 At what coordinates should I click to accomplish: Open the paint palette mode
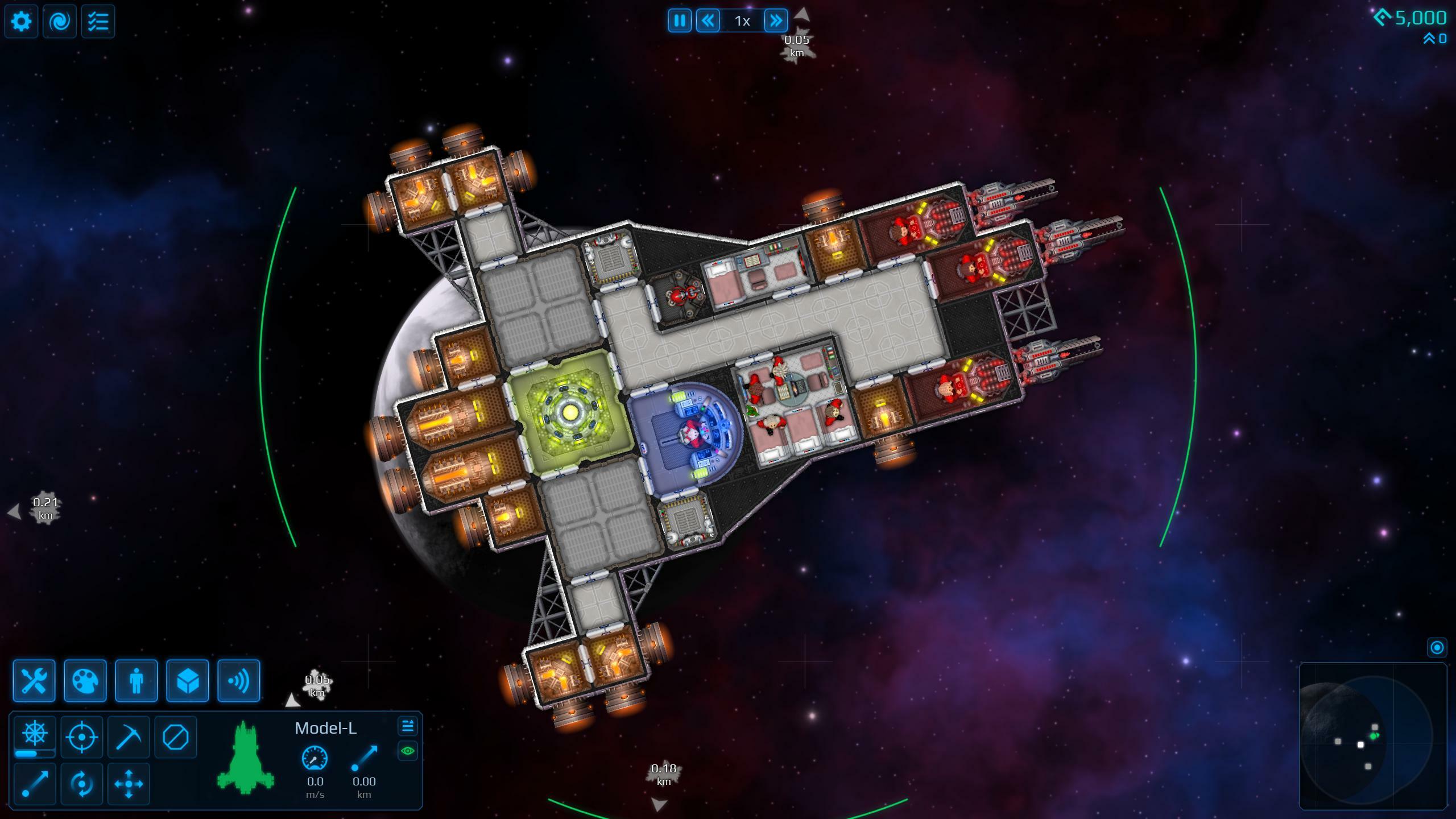[85, 681]
